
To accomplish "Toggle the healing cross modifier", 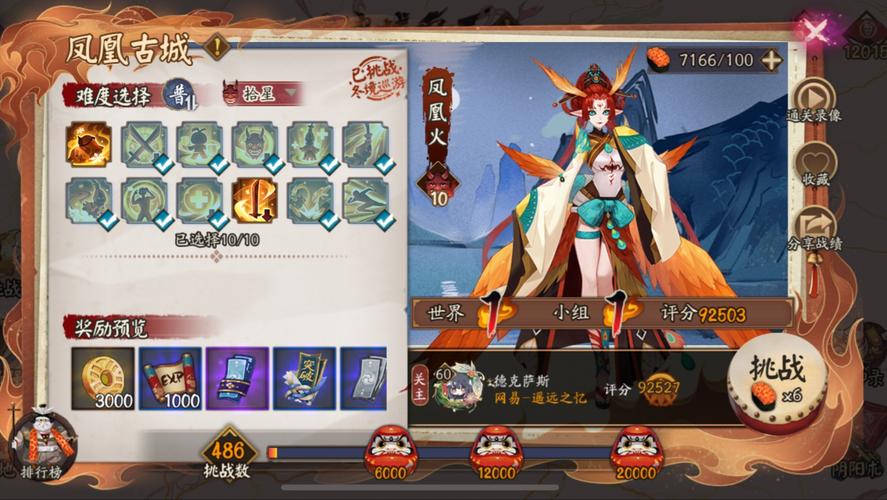I will coord(199,199).
